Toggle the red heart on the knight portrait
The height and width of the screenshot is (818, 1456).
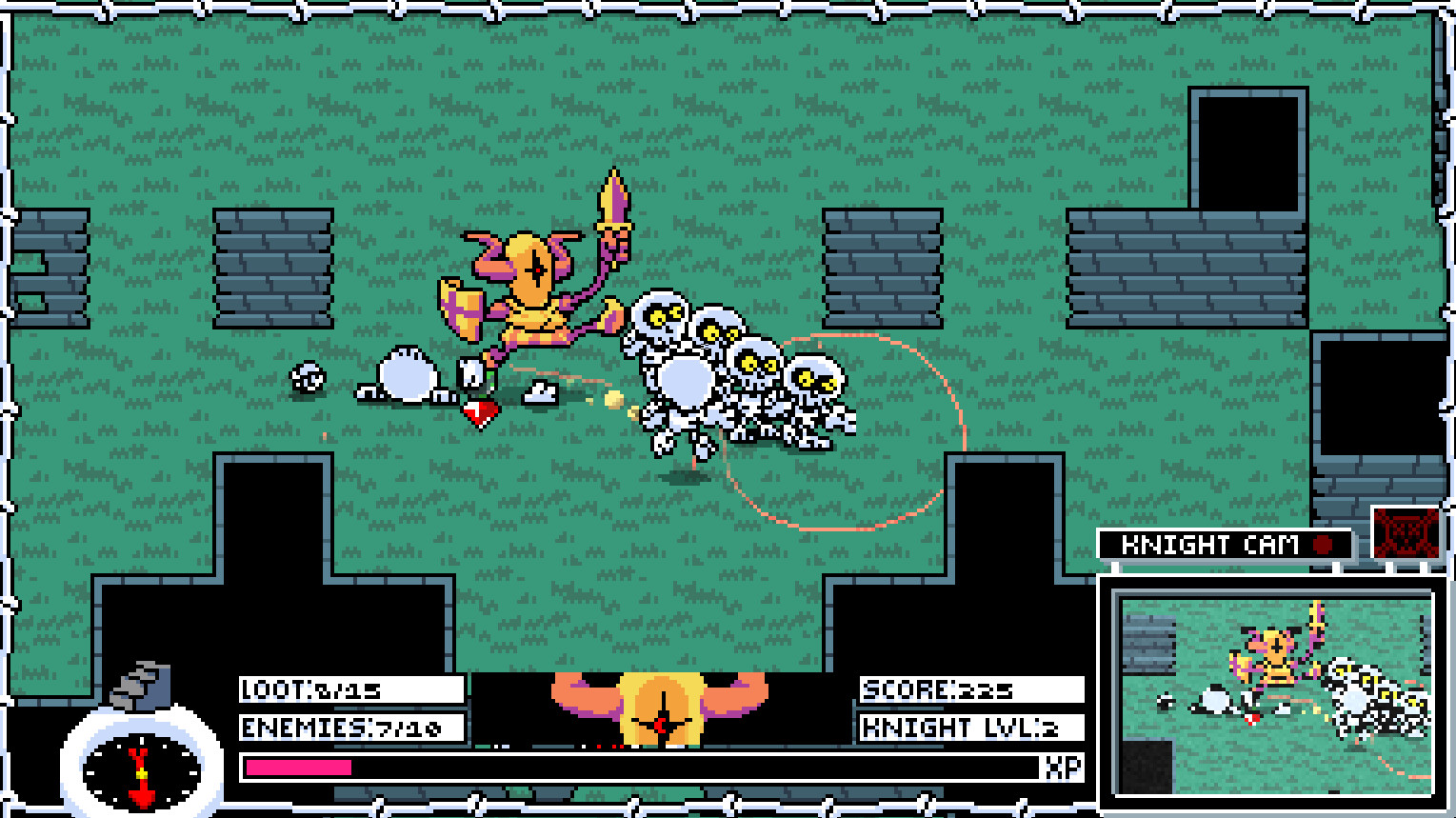coord(662,724)
